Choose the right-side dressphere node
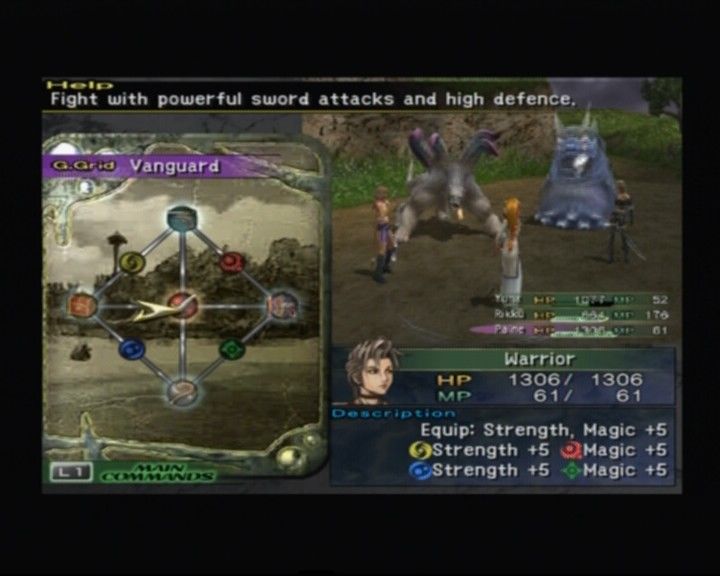The image size is (720, 576). click(x=283, y=304)
